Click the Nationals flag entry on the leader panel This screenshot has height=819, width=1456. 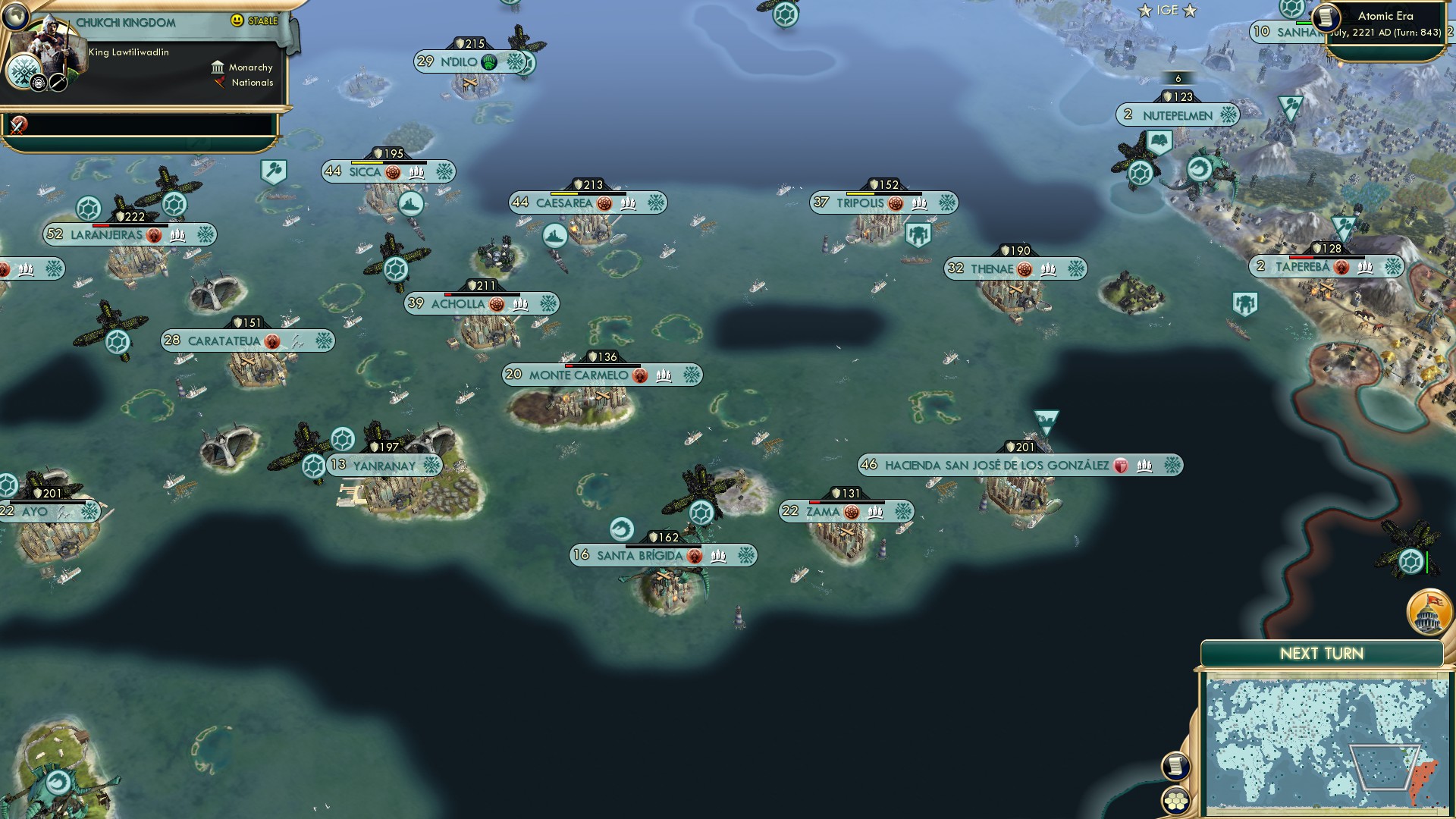(250, 83)
